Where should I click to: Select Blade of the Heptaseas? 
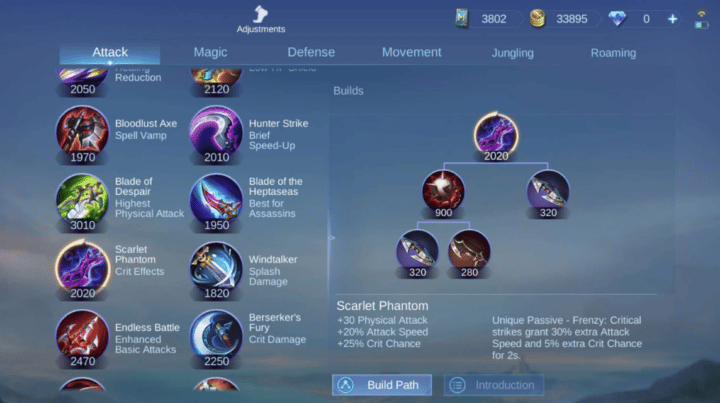click(216, 199)
